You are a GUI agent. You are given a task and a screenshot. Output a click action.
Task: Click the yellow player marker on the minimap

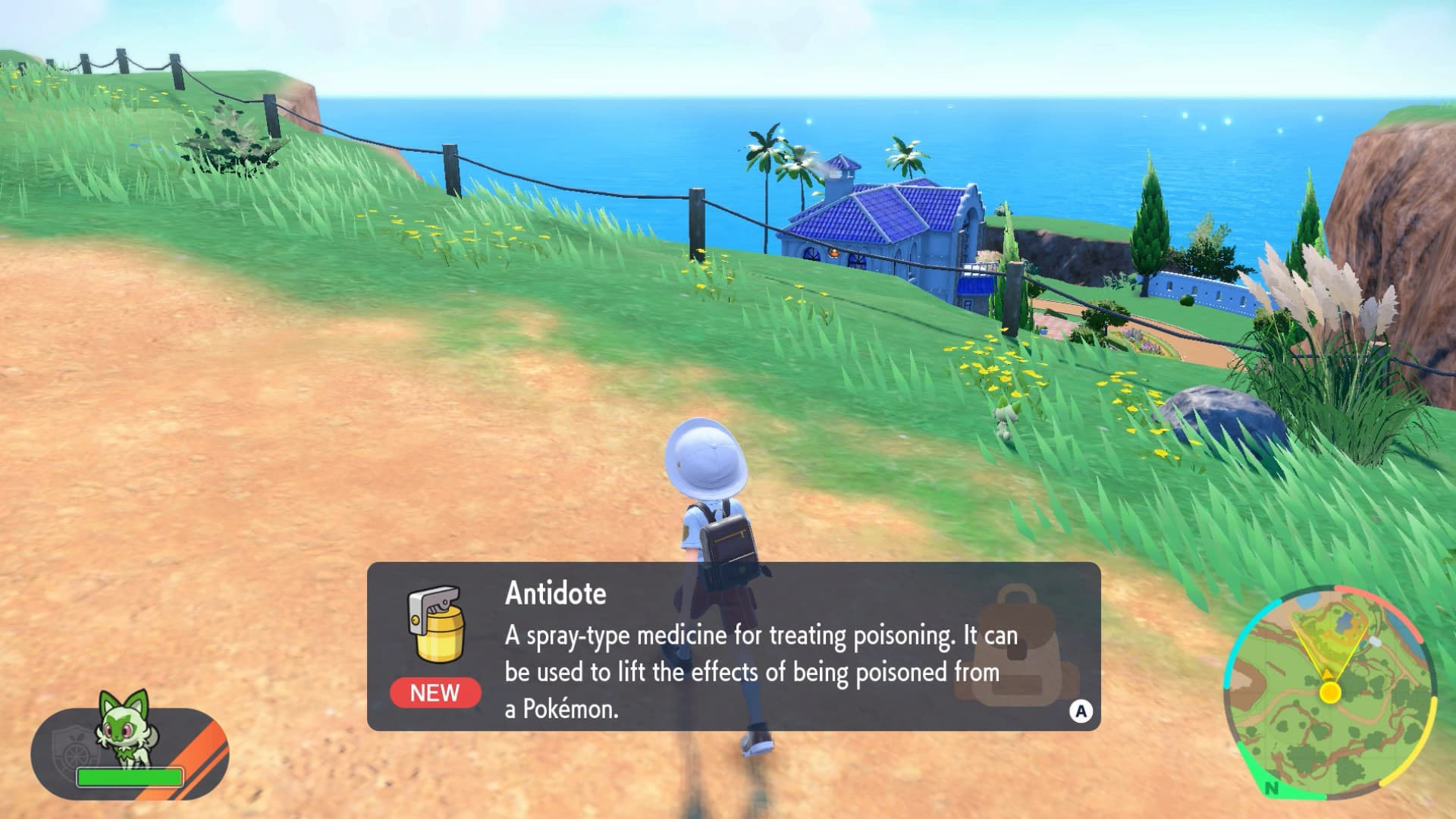point(1330,693)
